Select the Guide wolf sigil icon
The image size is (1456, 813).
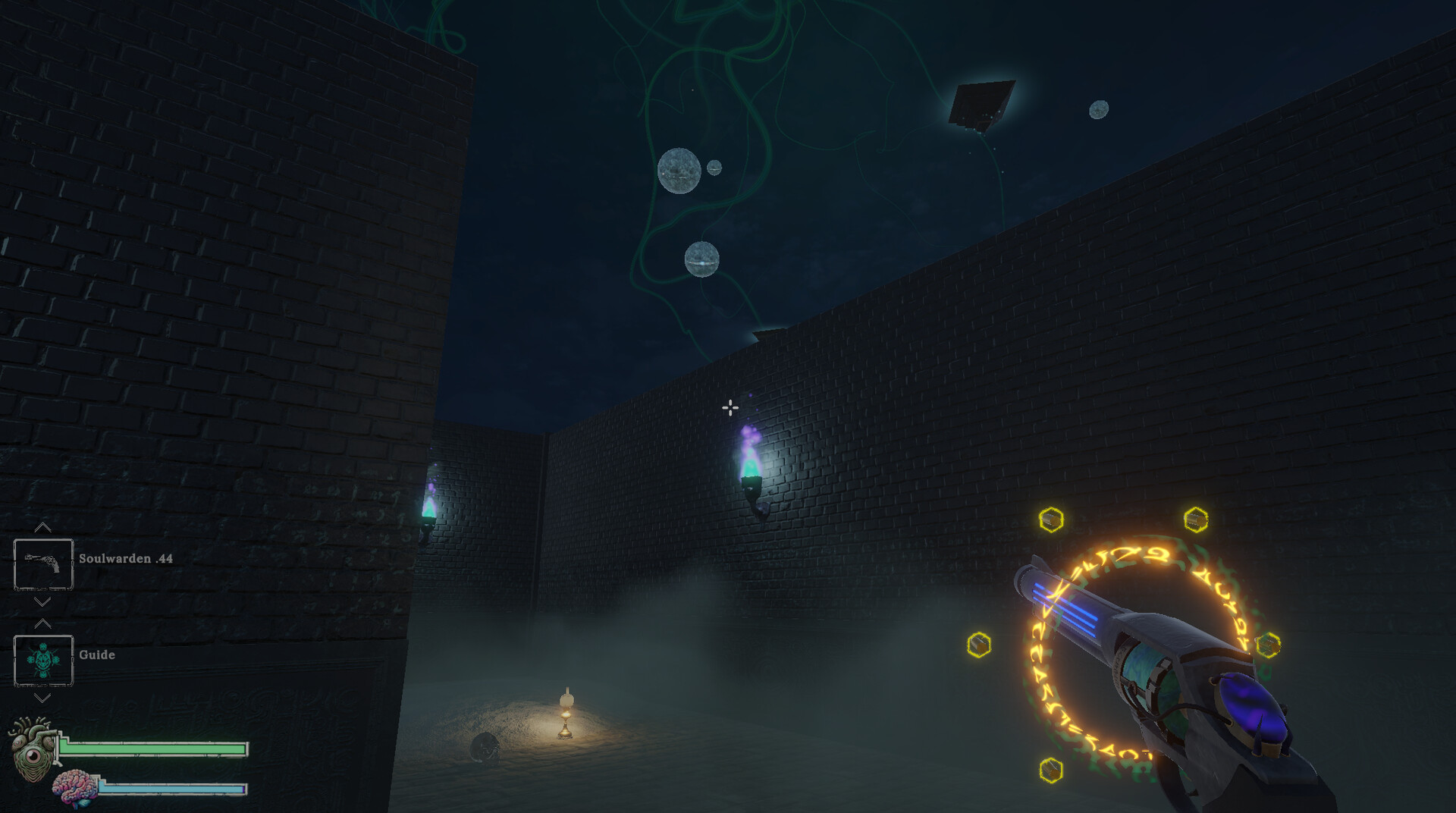point(43,660)
